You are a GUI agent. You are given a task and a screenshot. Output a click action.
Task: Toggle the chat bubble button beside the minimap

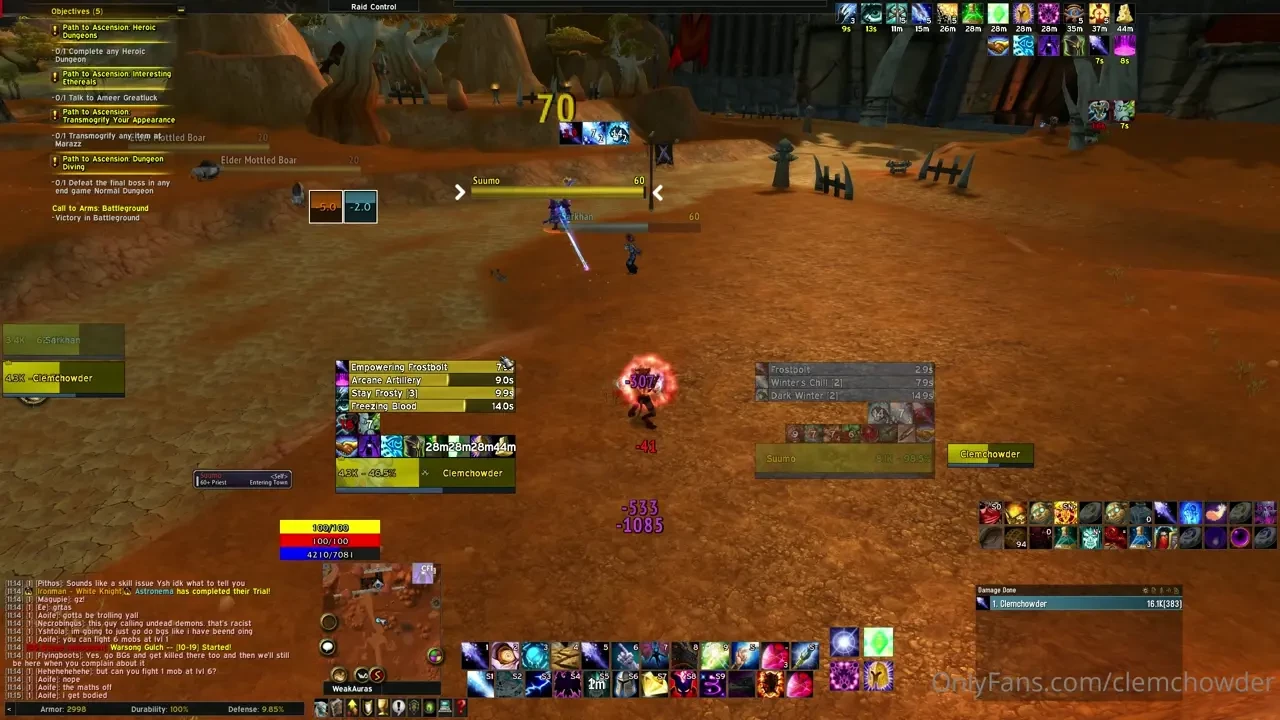(x=328, y=646)
